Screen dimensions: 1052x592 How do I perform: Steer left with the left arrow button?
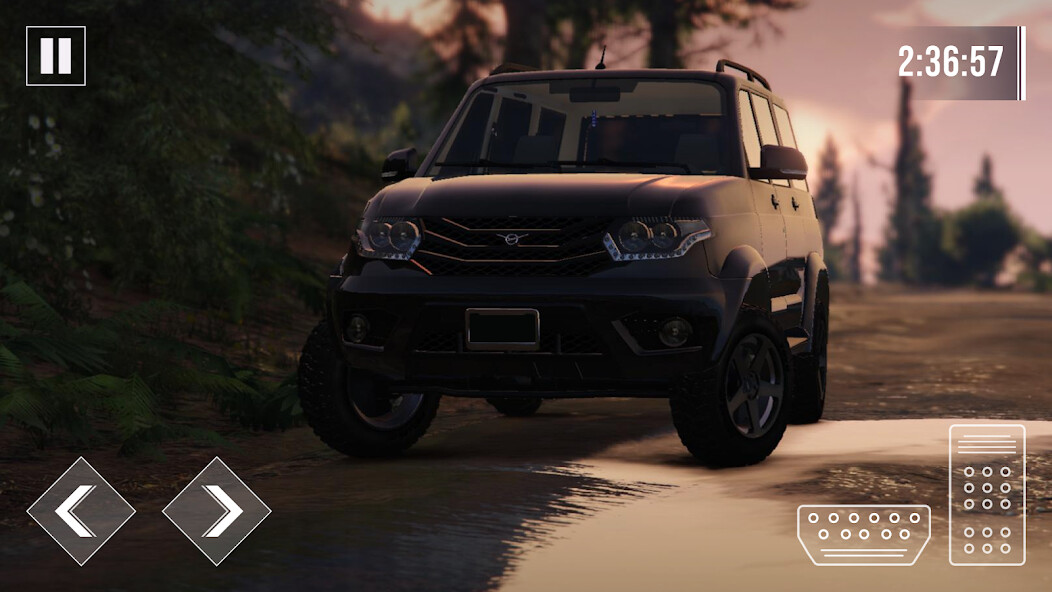click(x=80, y=511)
